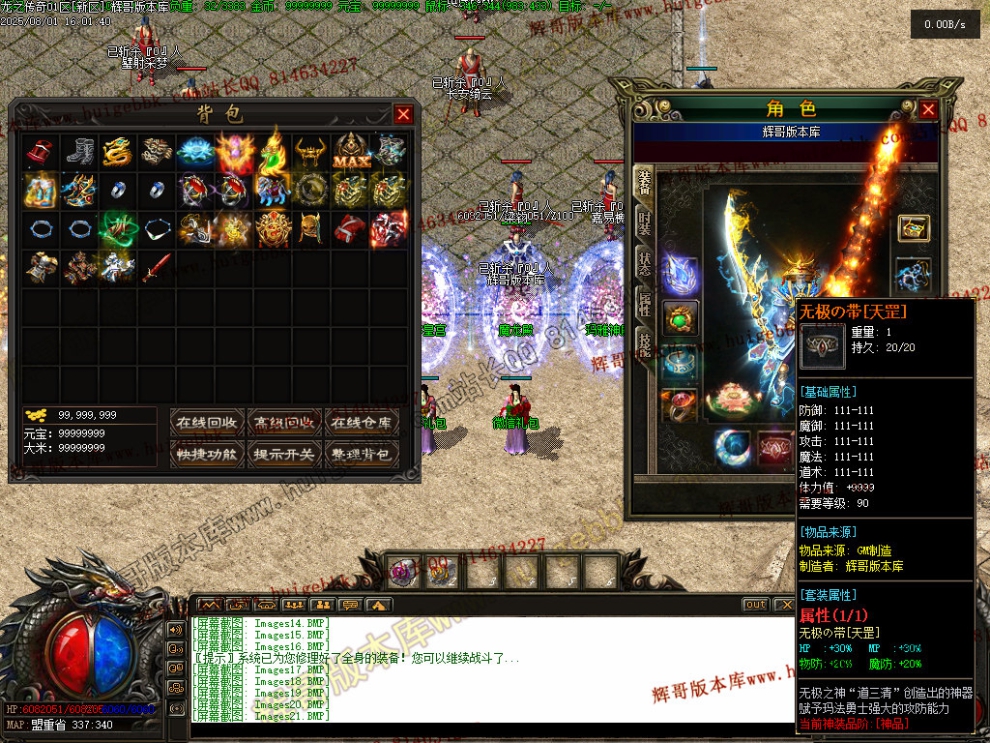Select the 技能 skills tab
This screenshot has height=743, width=990.
(644, 345)
